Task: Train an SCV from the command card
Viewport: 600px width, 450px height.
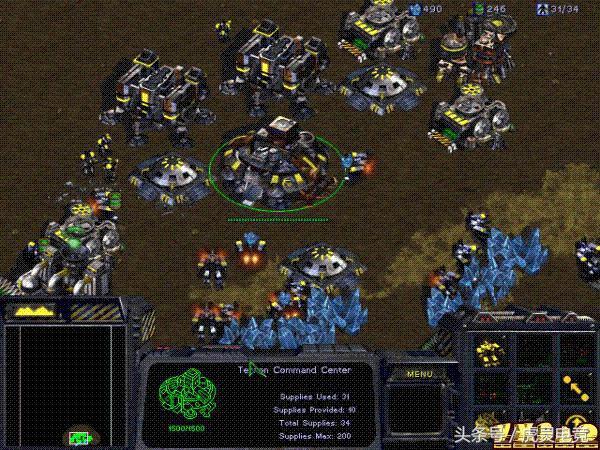Action: click(489, 352)
